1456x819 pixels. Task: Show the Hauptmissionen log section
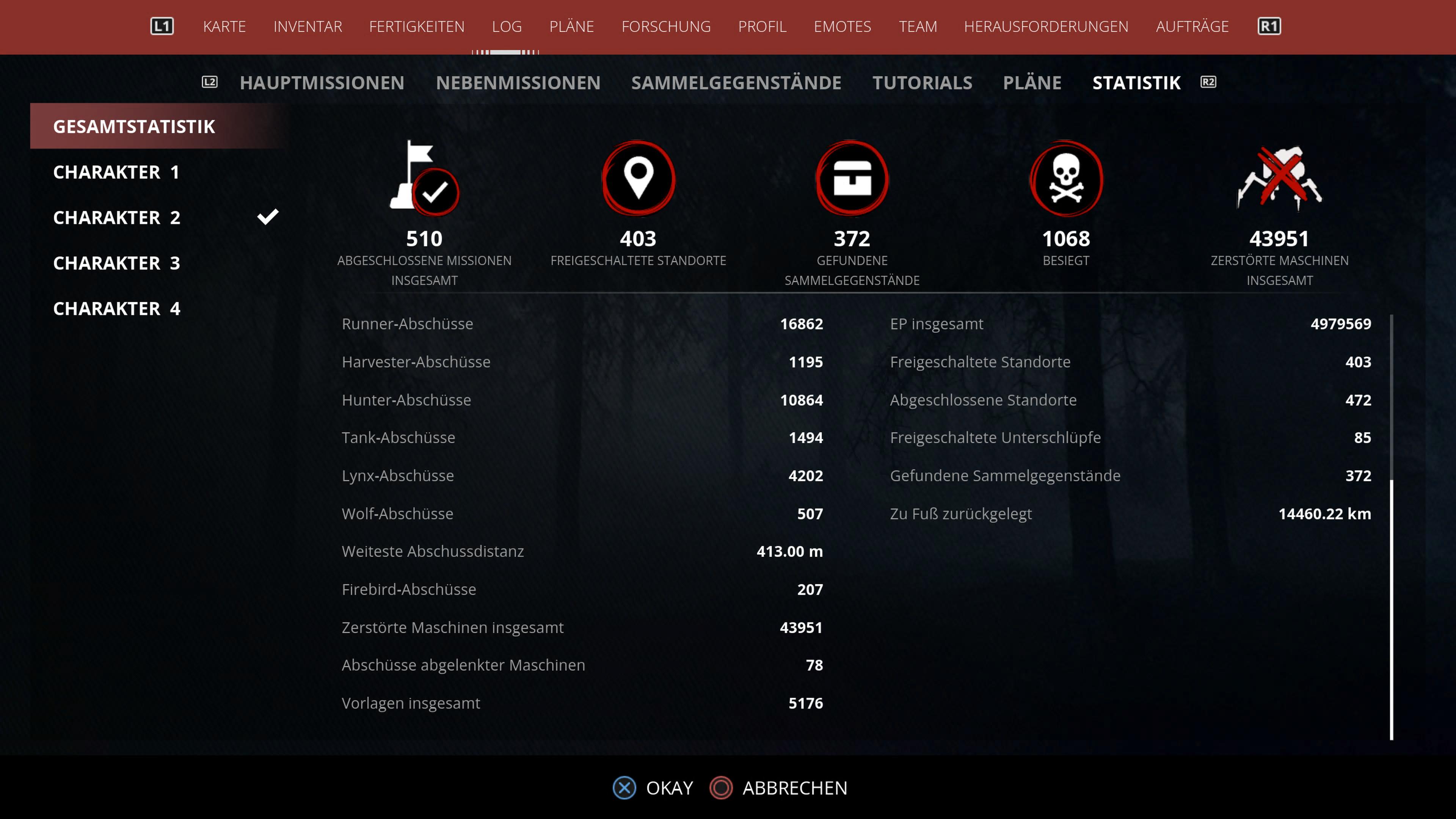pyautogui.click(x=322, y=83)
